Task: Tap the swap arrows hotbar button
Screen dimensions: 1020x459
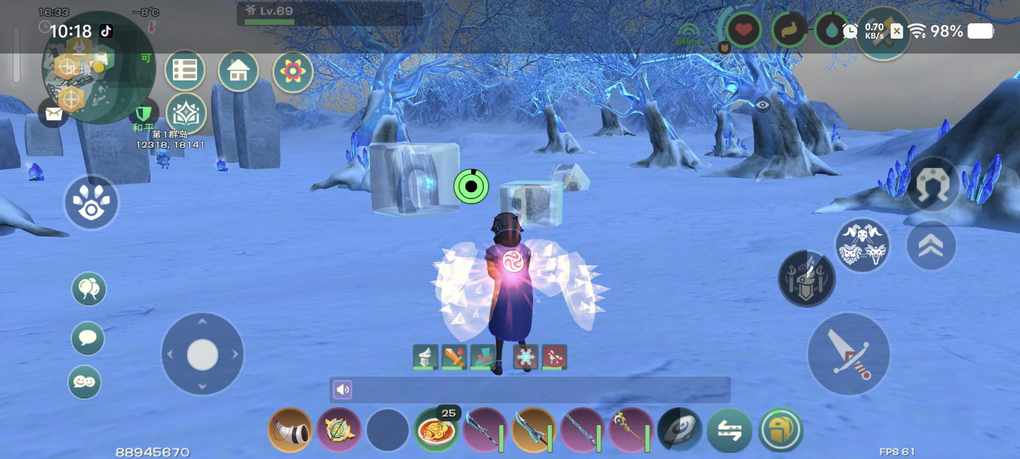Action: pos(729,431)
